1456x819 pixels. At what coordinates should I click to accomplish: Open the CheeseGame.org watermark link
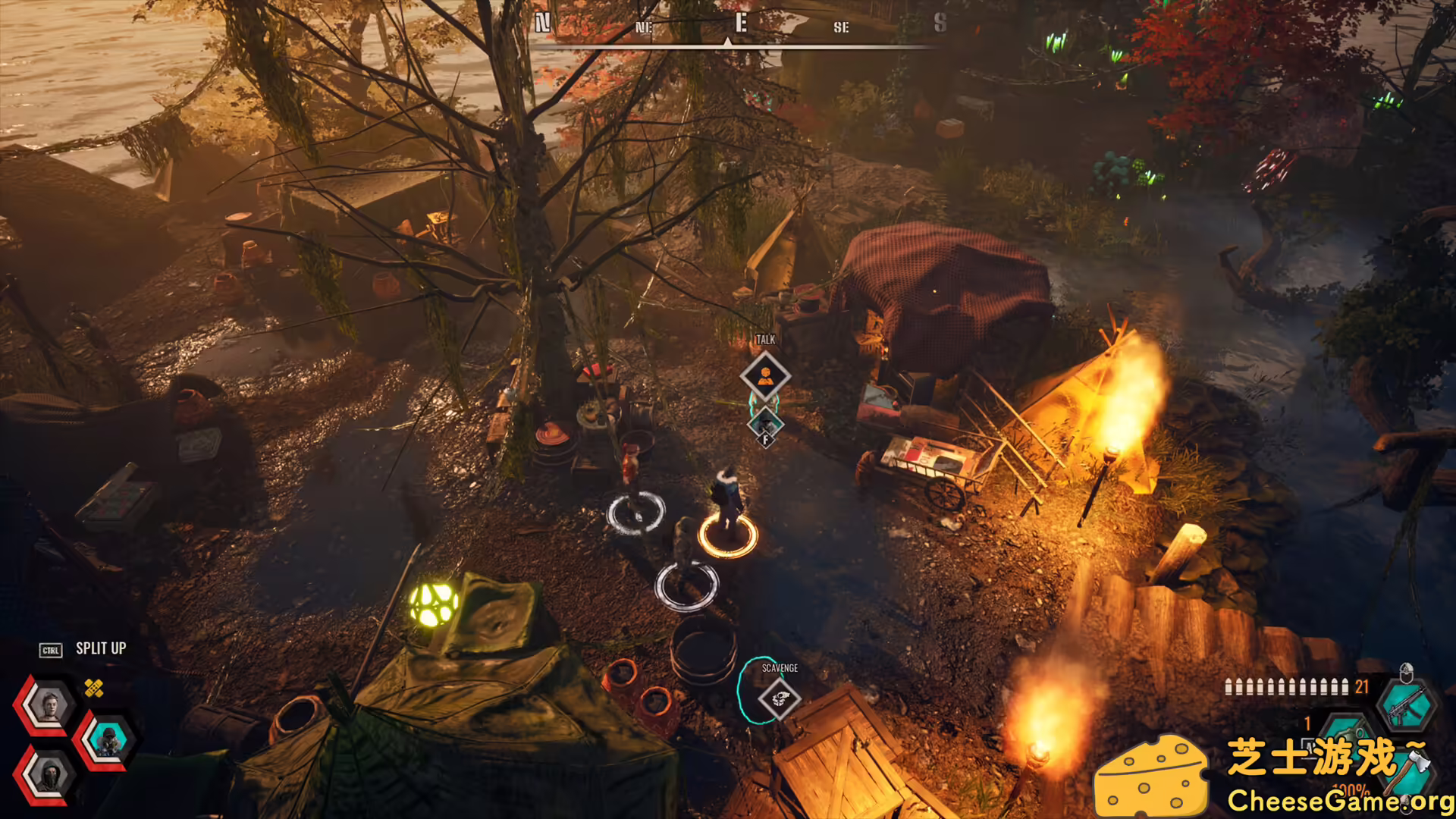(1339, 801)
